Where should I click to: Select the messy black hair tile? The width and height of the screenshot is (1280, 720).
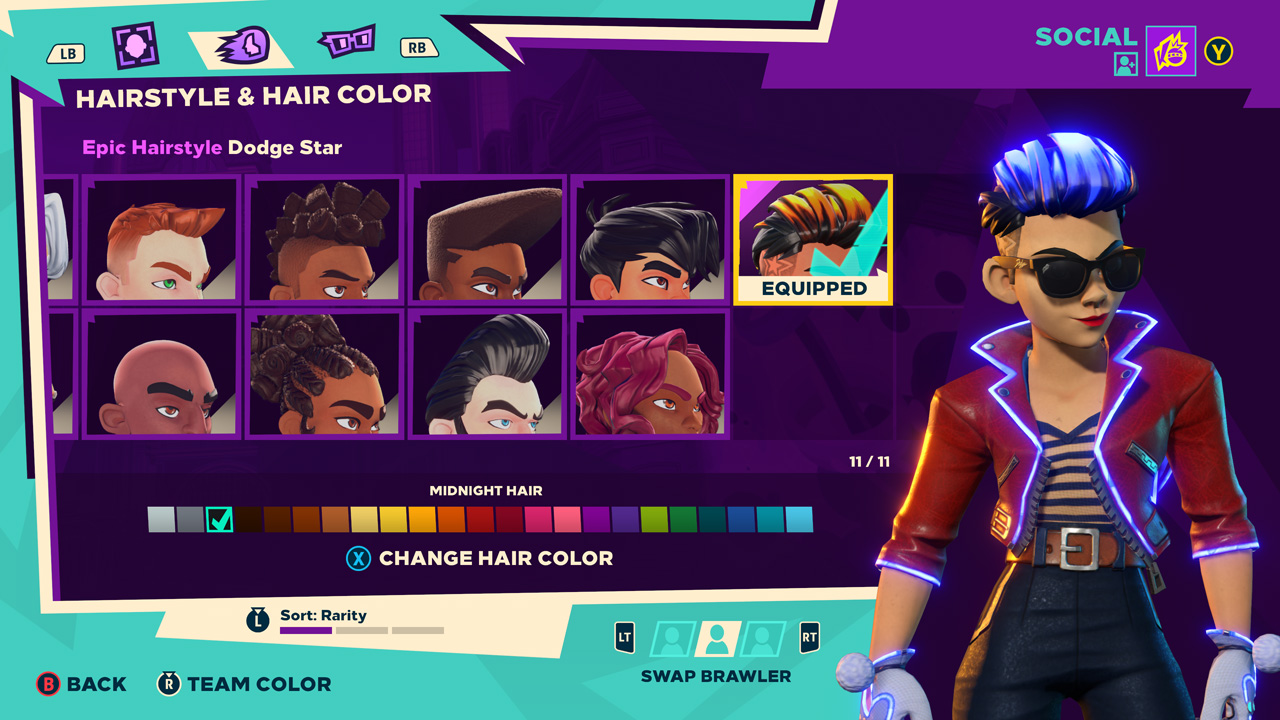[x=650, y=239]
